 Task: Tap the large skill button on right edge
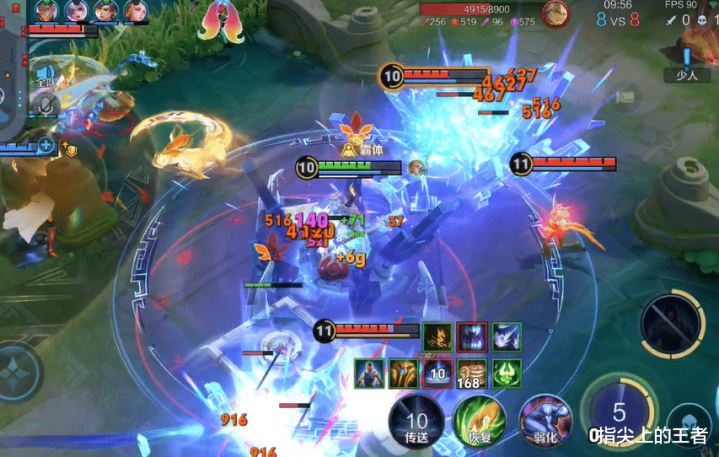click(670, 325)
